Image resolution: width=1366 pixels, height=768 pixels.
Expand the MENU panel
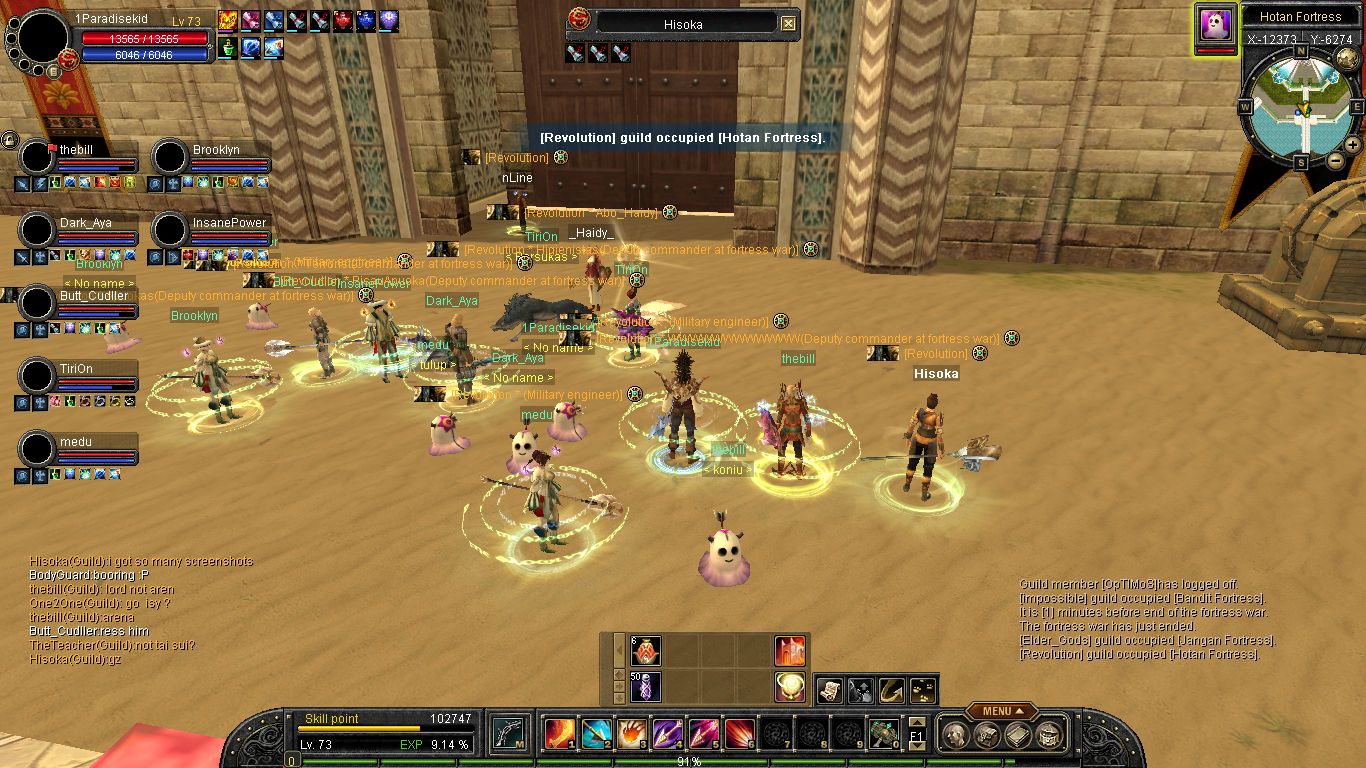coord(1001,711)
